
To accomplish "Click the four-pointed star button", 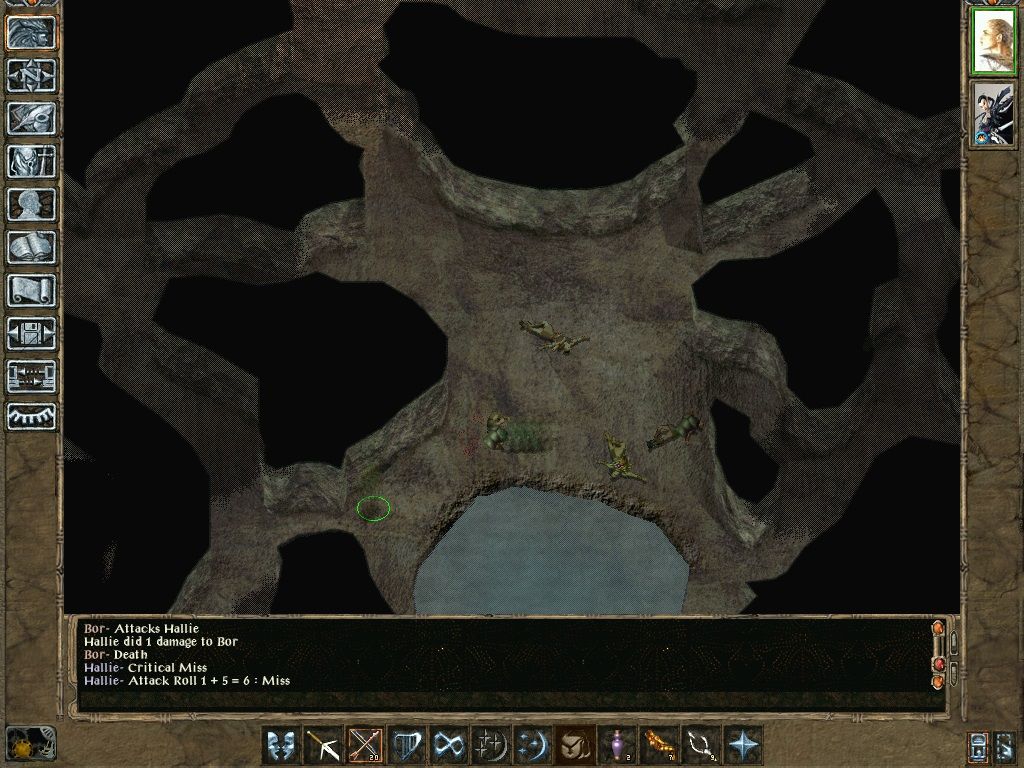I will (x=744, y=745).
